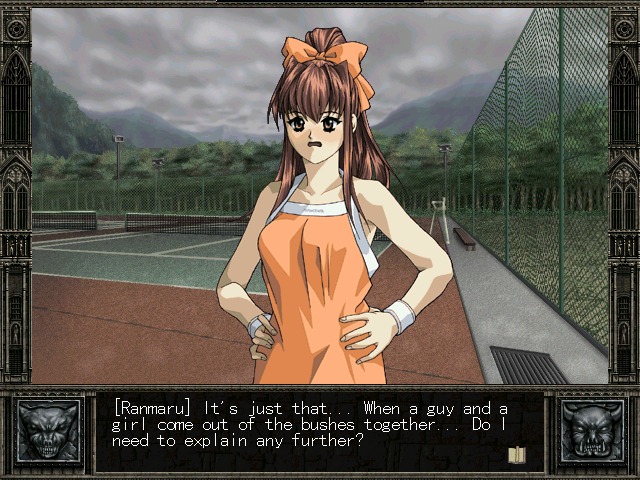Click the open book continue icon
This screenshot has width=640, height=480.
pyautogui.click(x=517, y=455)
